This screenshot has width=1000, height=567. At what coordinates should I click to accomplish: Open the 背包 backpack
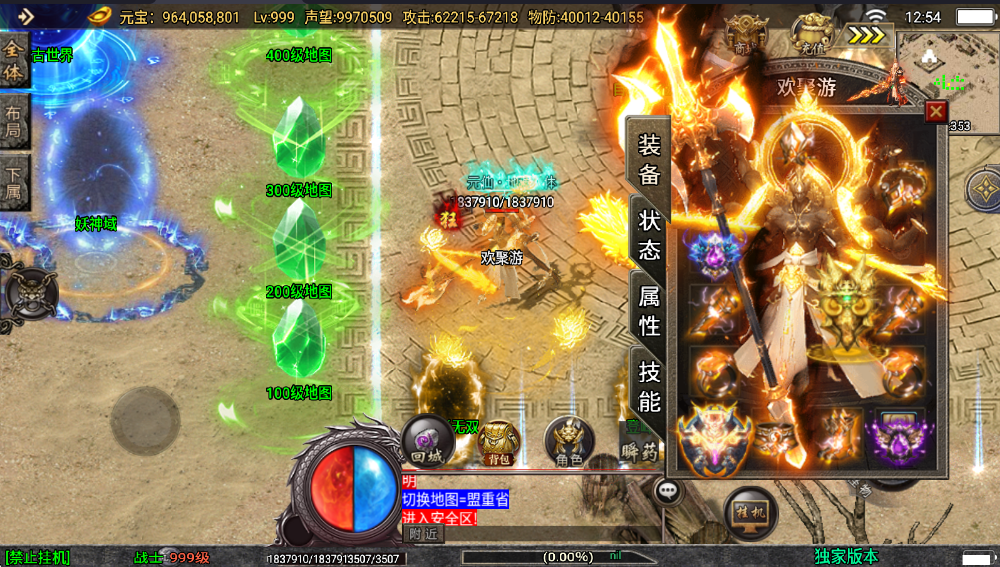click(497, 442)
